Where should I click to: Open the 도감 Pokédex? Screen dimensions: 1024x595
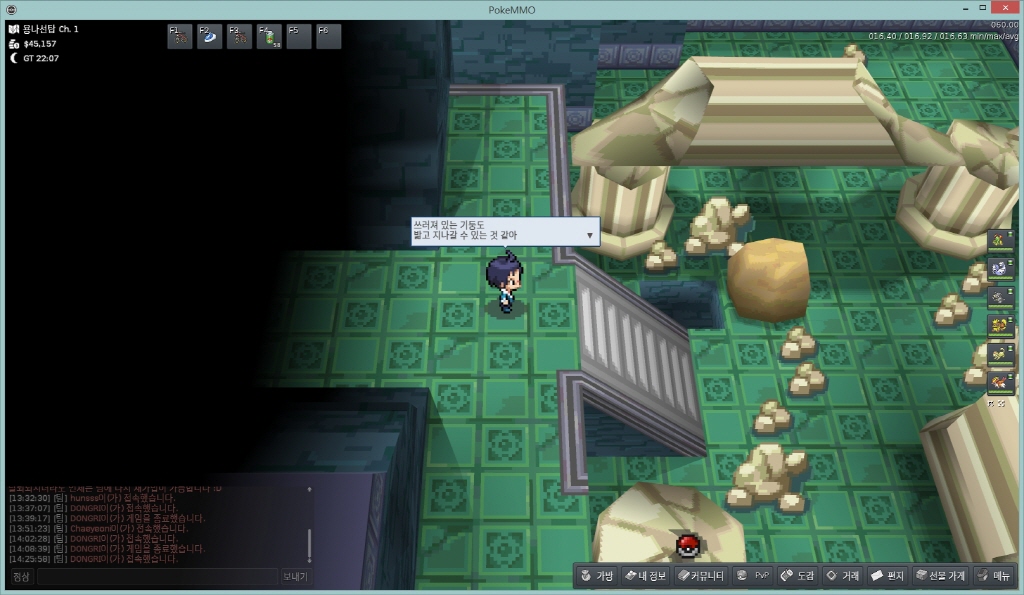(x=797, y=576)
